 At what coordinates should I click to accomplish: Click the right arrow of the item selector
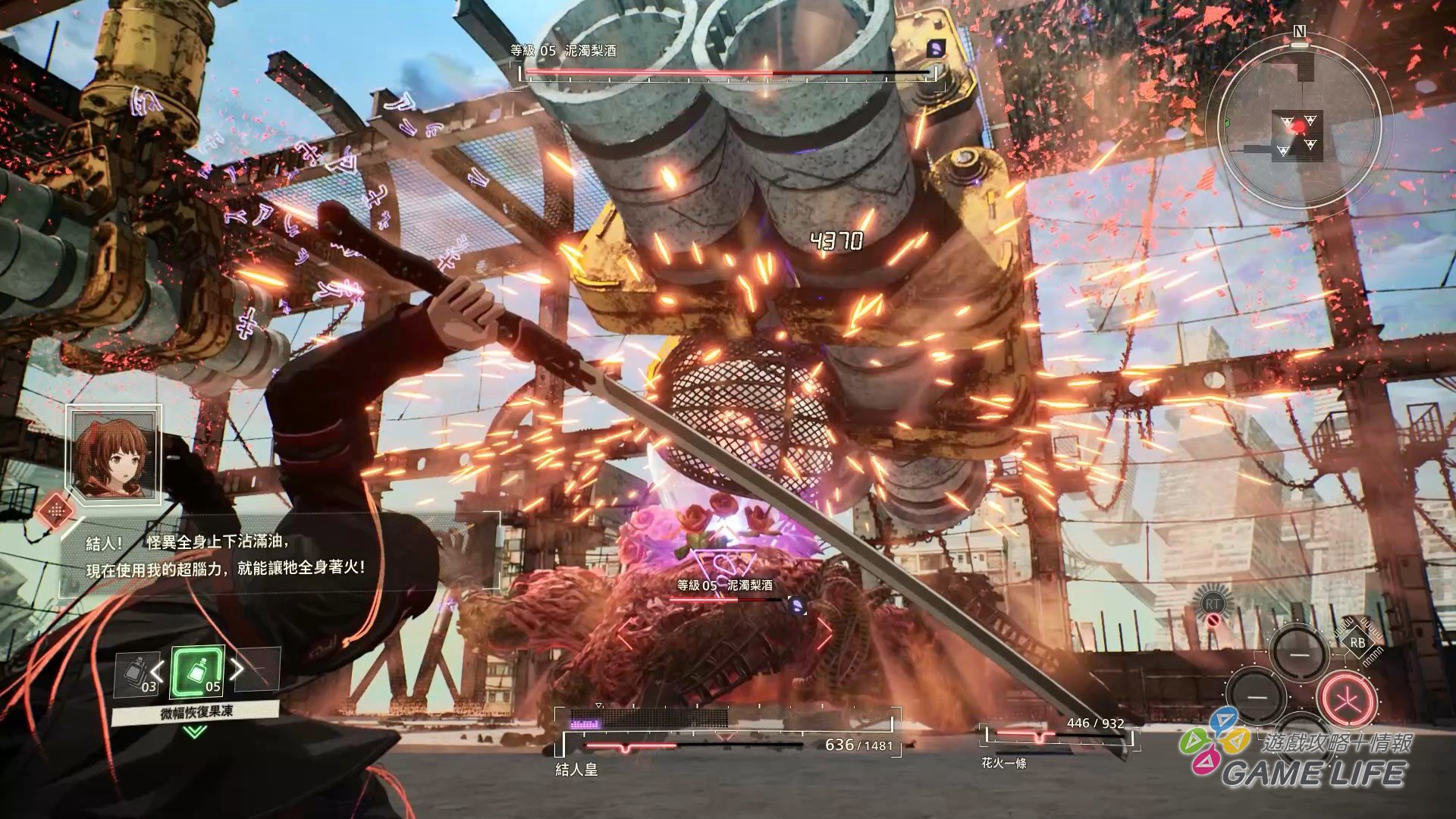(x=237, y=668)
